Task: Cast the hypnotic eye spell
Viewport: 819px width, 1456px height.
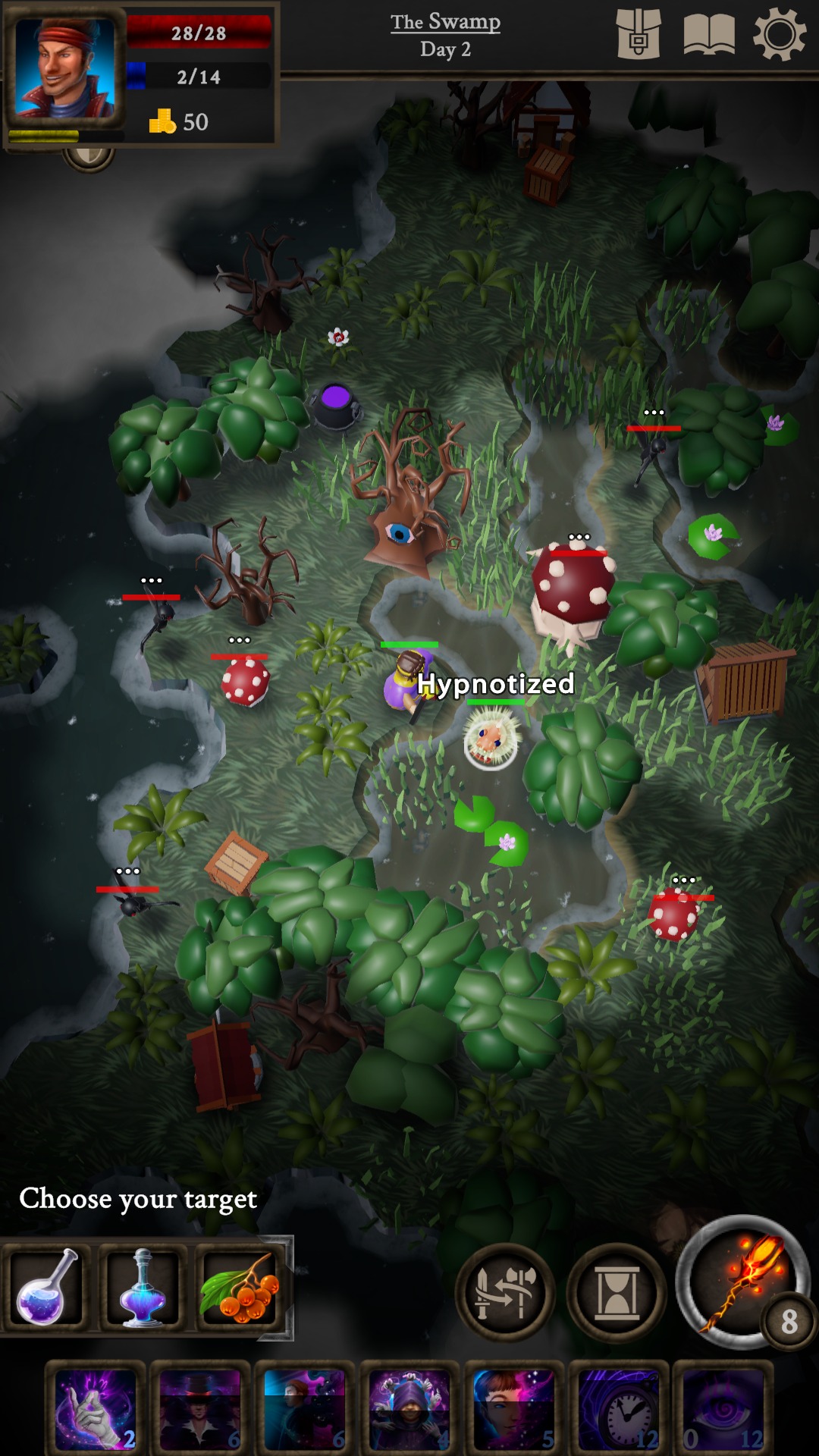Action: (723, 1410)
